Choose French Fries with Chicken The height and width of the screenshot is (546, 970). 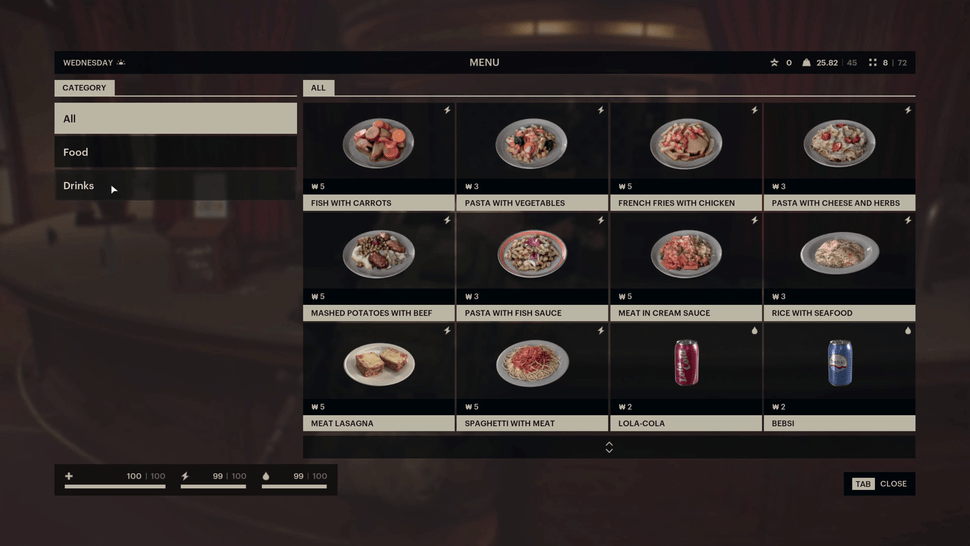point(686,145)
